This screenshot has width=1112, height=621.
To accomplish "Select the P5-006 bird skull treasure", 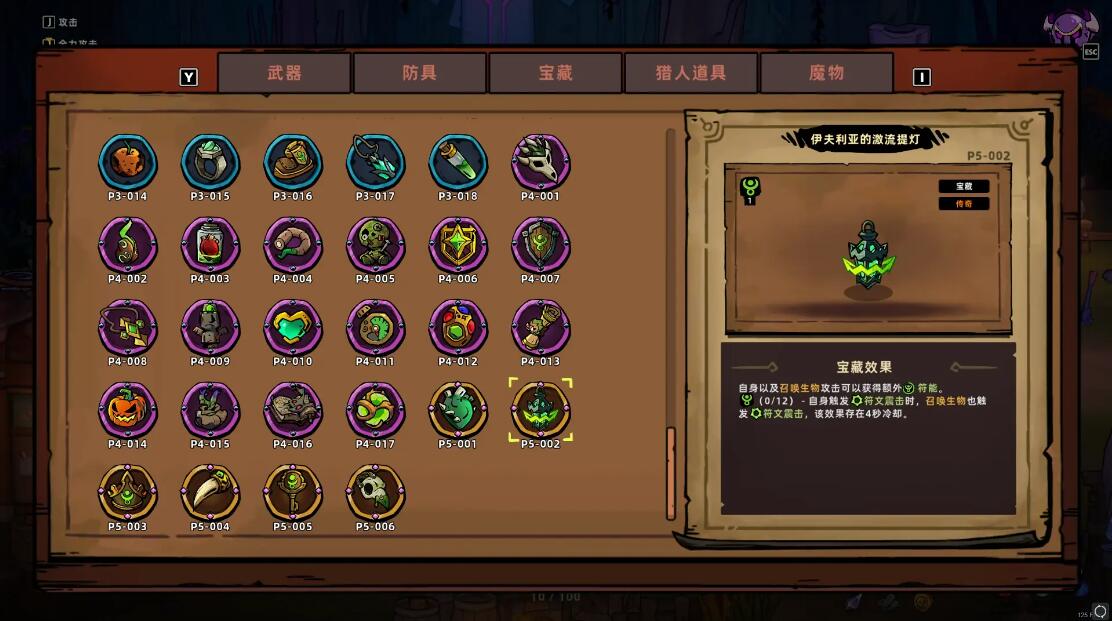I will 376,493.
